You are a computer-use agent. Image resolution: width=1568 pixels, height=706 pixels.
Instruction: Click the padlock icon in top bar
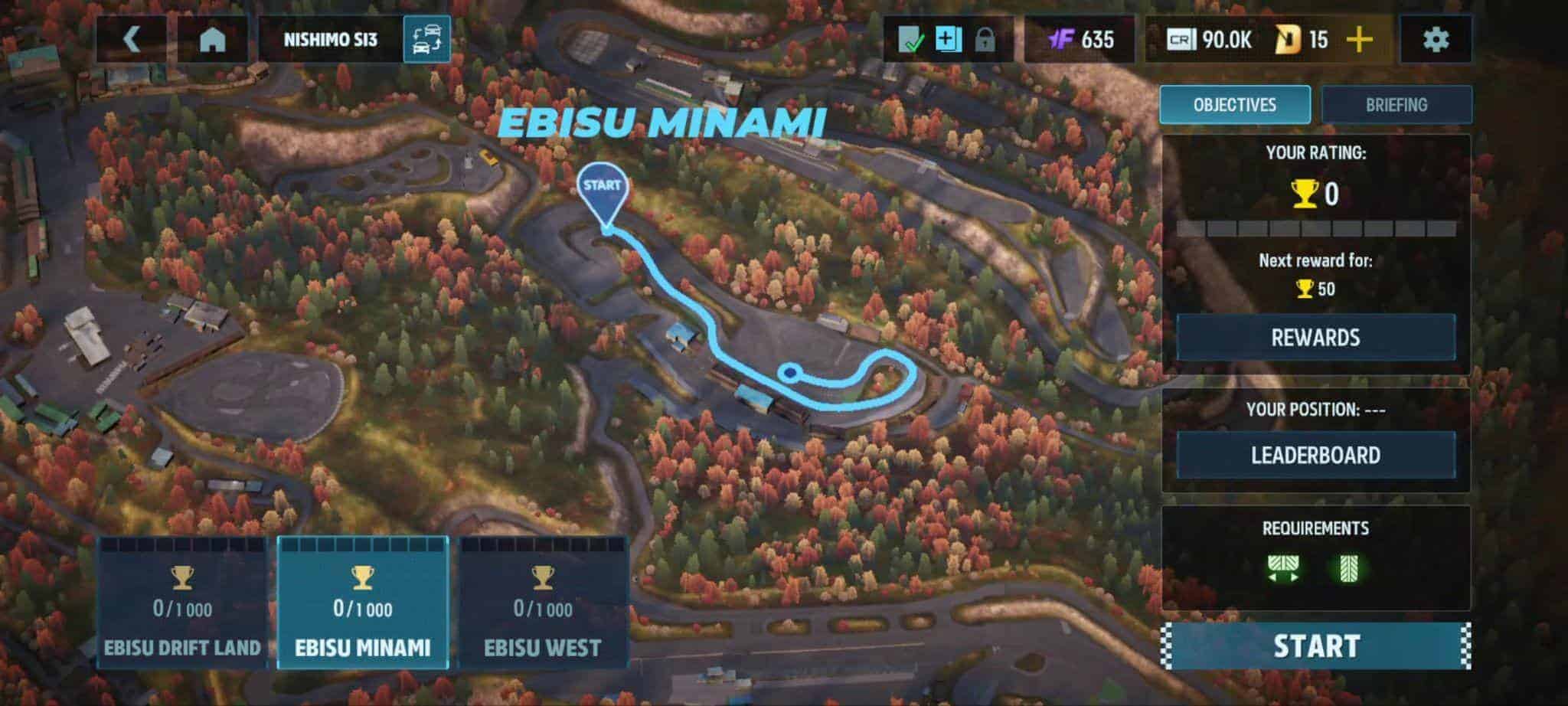(x=985, y=39)
